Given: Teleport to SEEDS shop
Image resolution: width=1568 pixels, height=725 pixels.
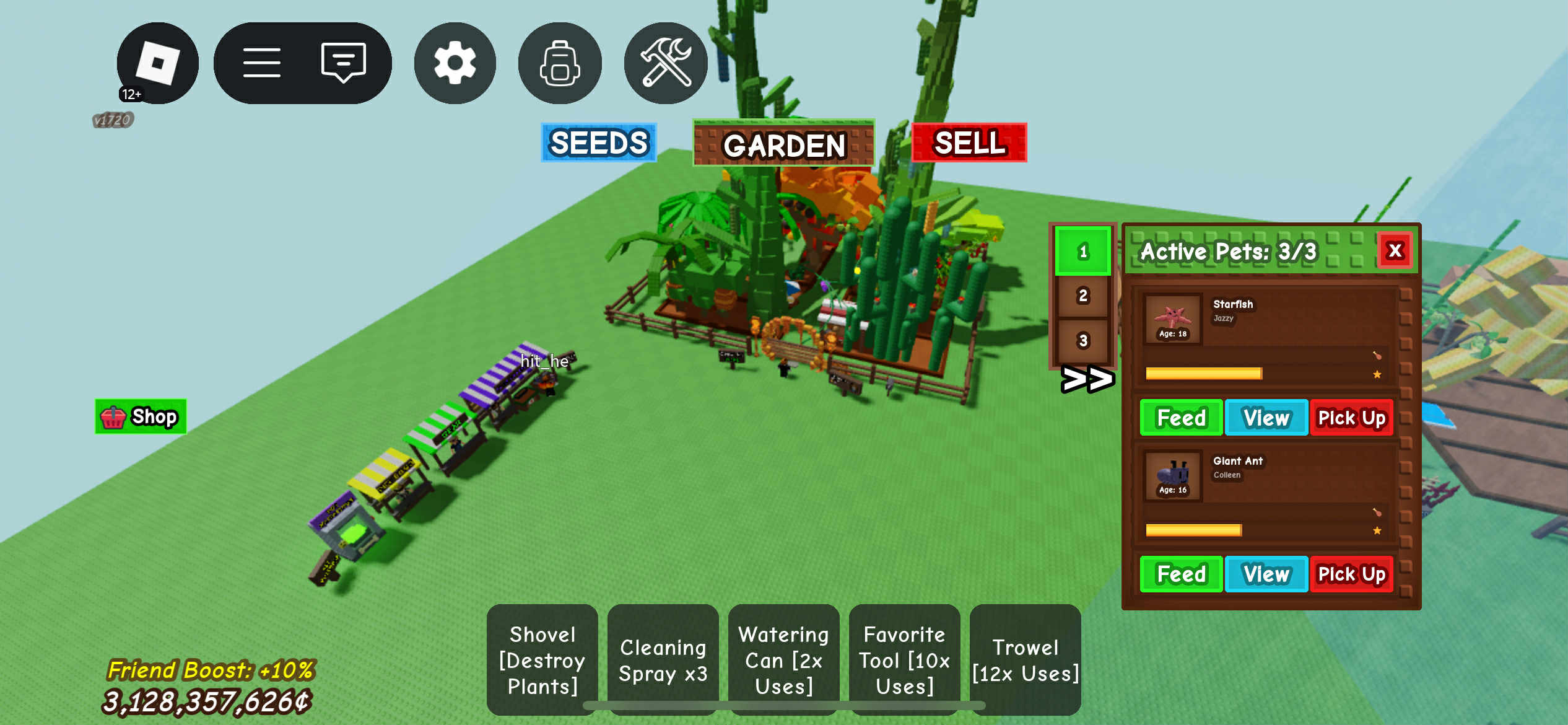Looking at the screenshot, I should coord(598,143).
